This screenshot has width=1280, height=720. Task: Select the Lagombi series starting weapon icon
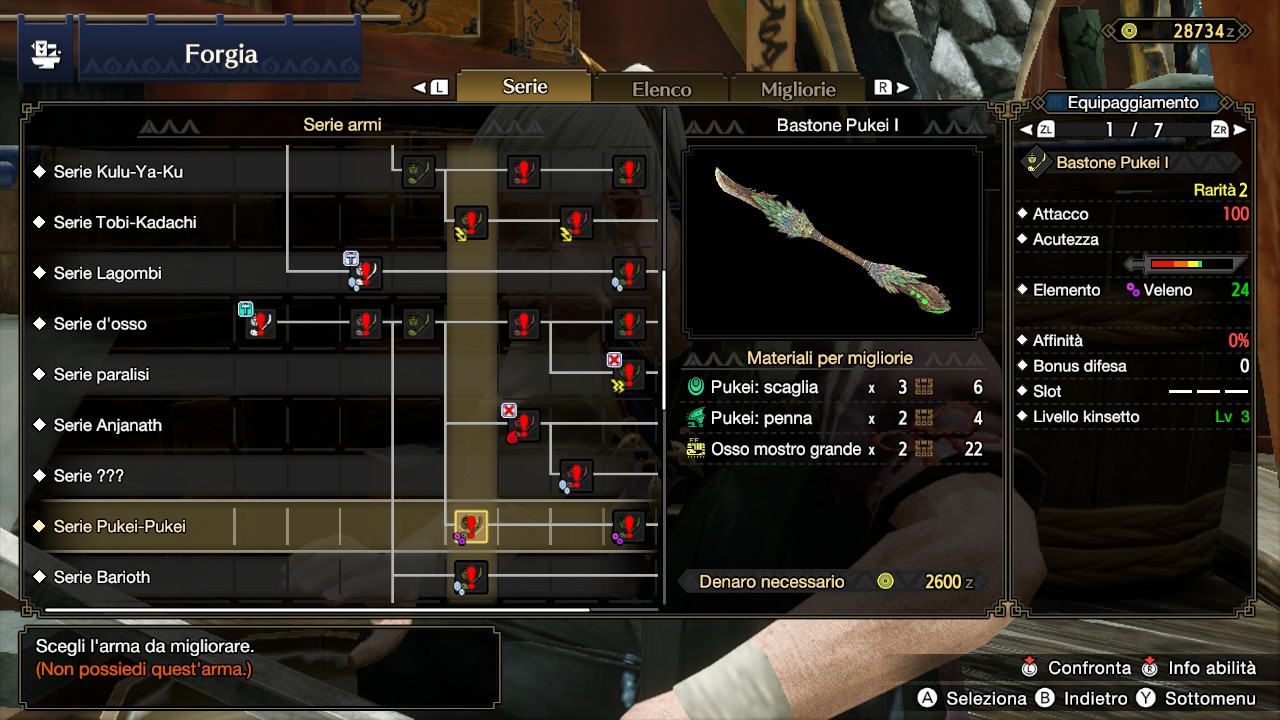coord(363,273)
